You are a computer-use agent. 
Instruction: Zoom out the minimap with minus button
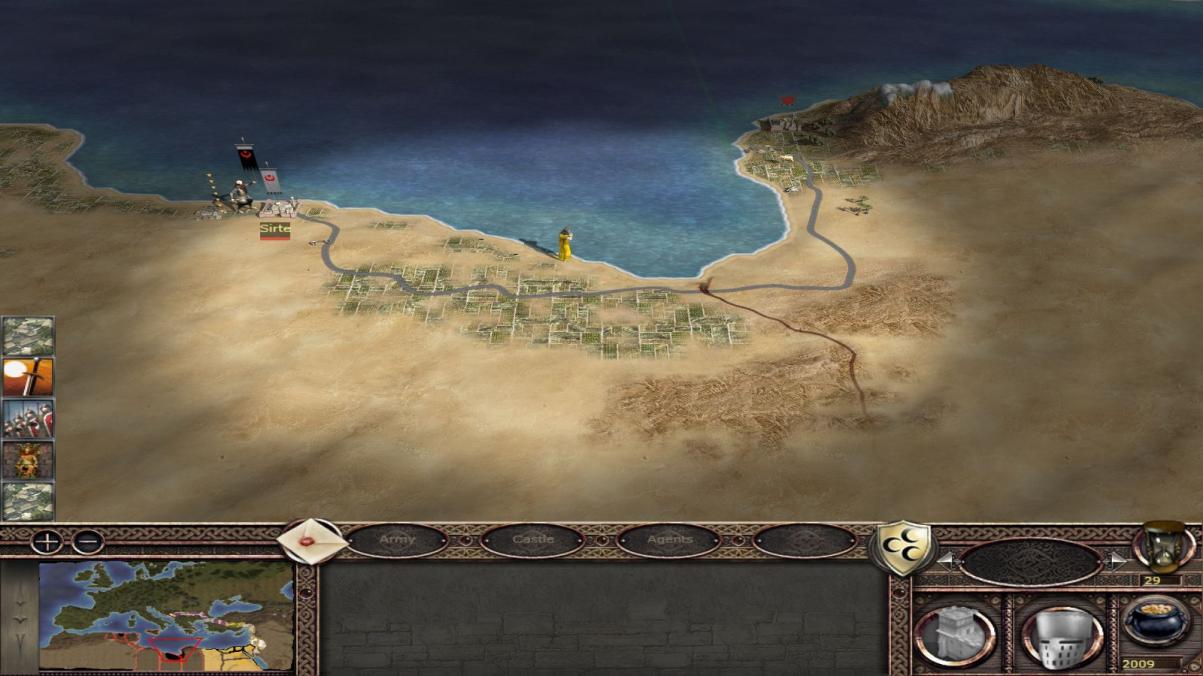[88, 542]
